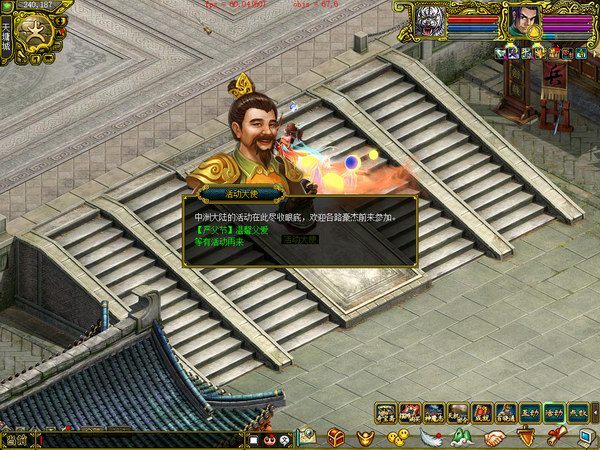Select the 等有活动再来 dialogue reply
Screen dimensions: 600x450
[214, 241]
